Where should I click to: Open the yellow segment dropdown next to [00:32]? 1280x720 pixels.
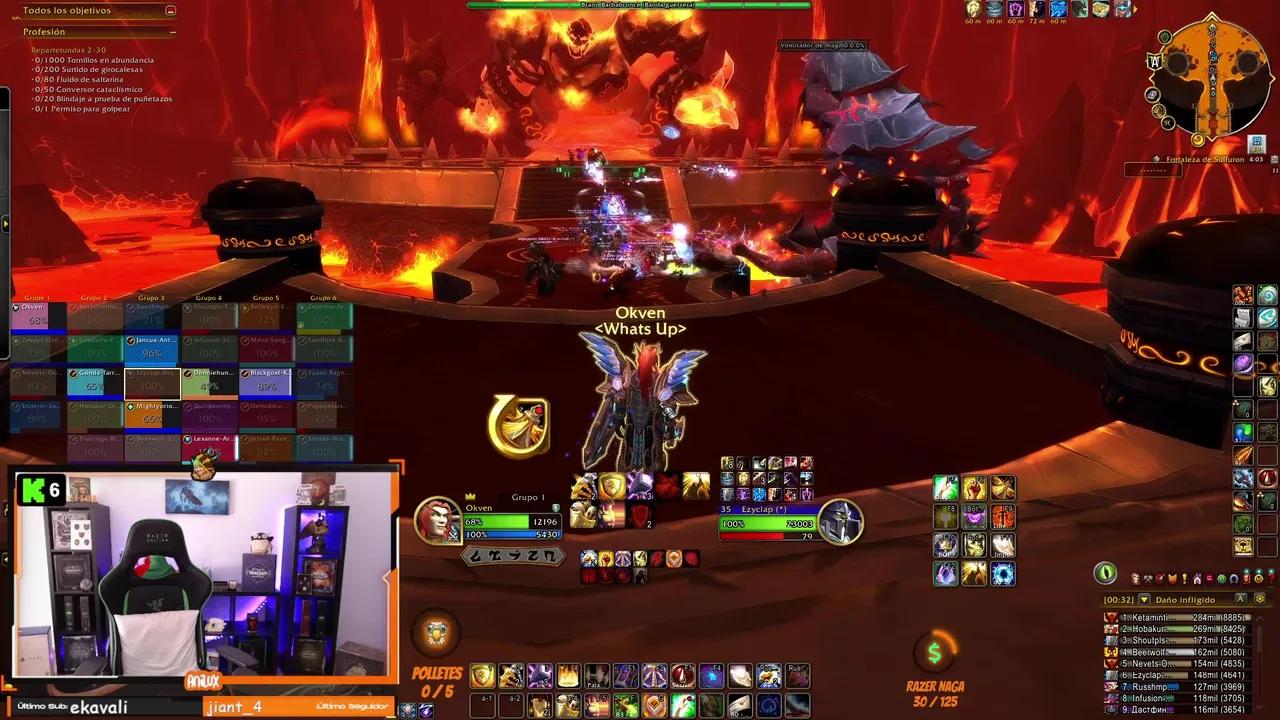coord(1144,599)
